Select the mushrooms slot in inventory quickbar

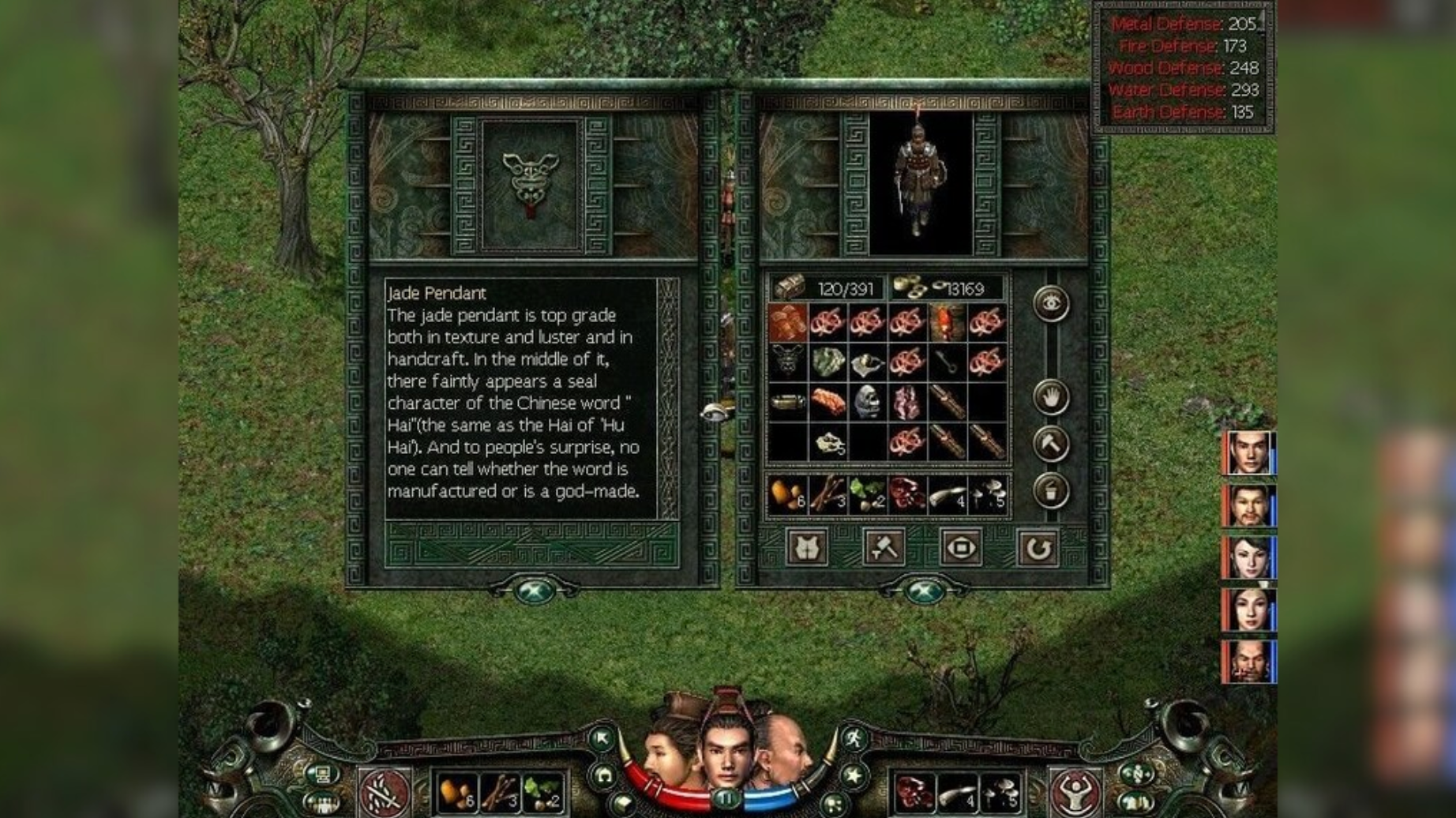[987, 495]
